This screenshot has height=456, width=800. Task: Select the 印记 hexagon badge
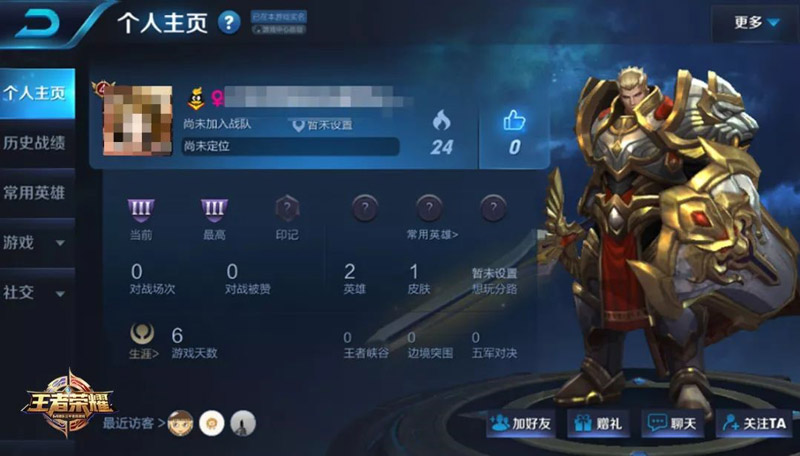(287, 210)
